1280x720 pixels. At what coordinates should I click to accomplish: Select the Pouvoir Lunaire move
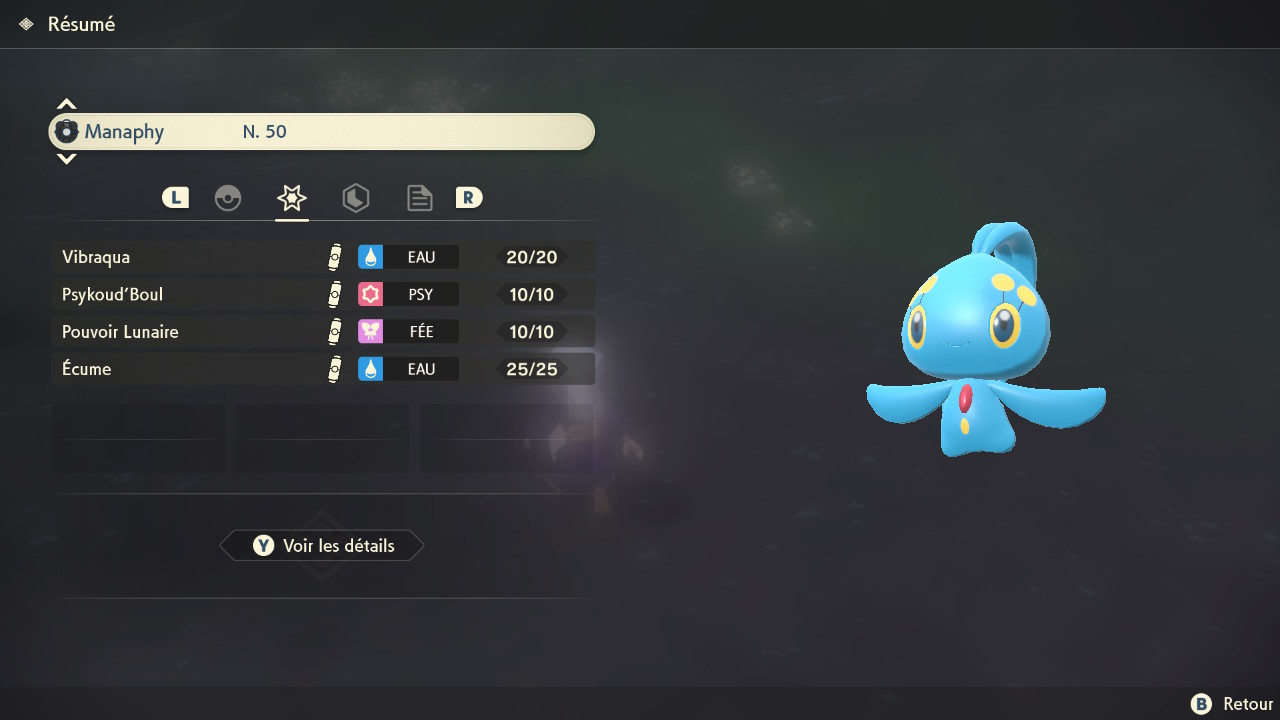click(x=322, y=331)
